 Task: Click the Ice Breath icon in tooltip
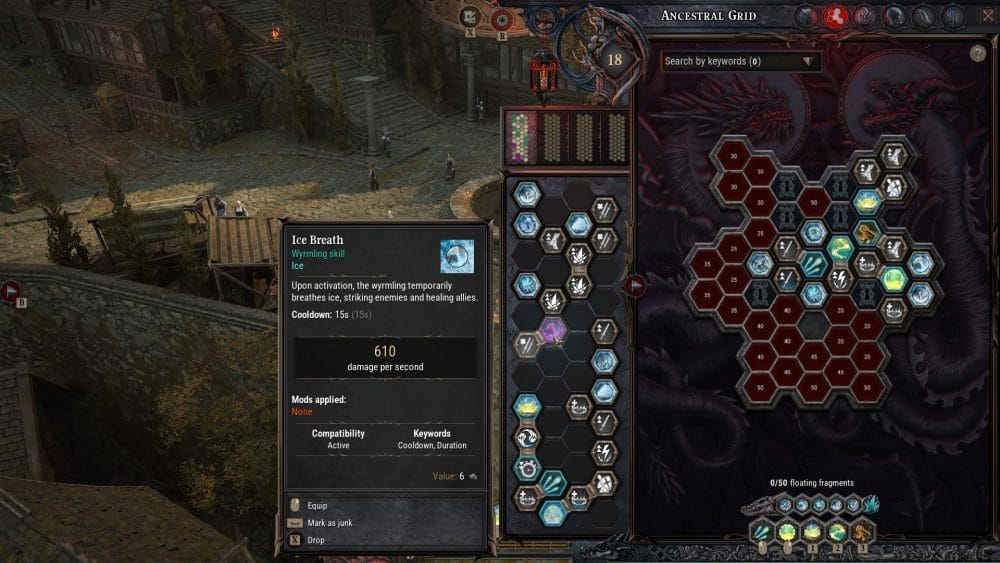(457, 256)
